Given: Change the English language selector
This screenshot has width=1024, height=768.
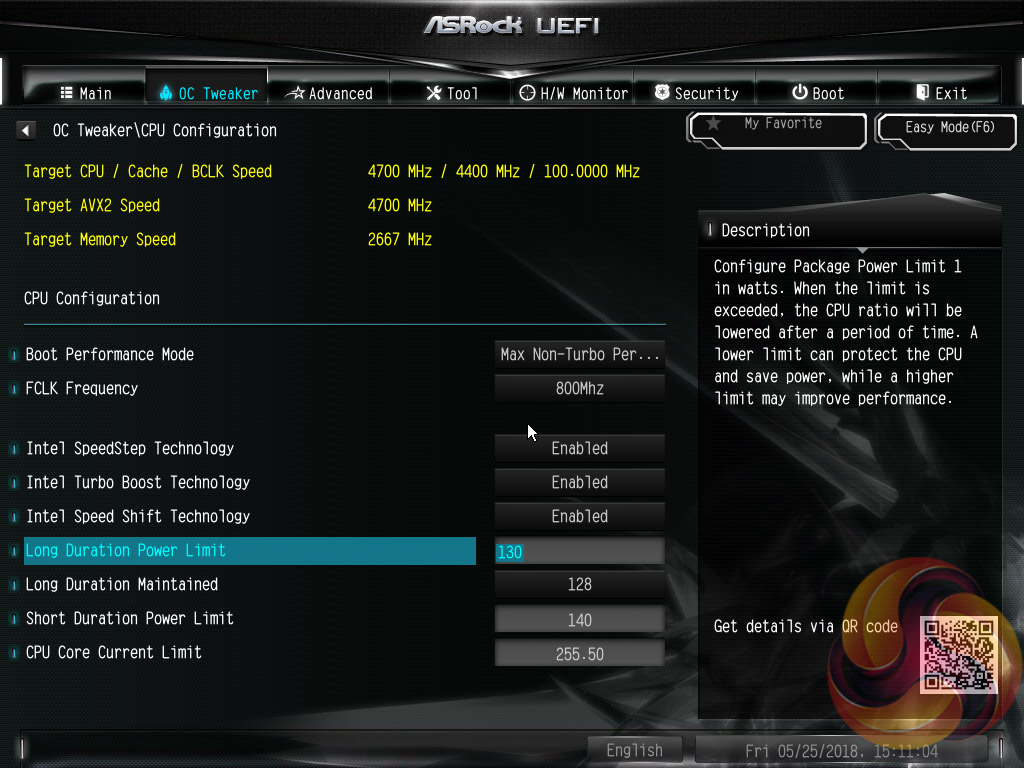Looking at the screenshot, I should [634, 750].
